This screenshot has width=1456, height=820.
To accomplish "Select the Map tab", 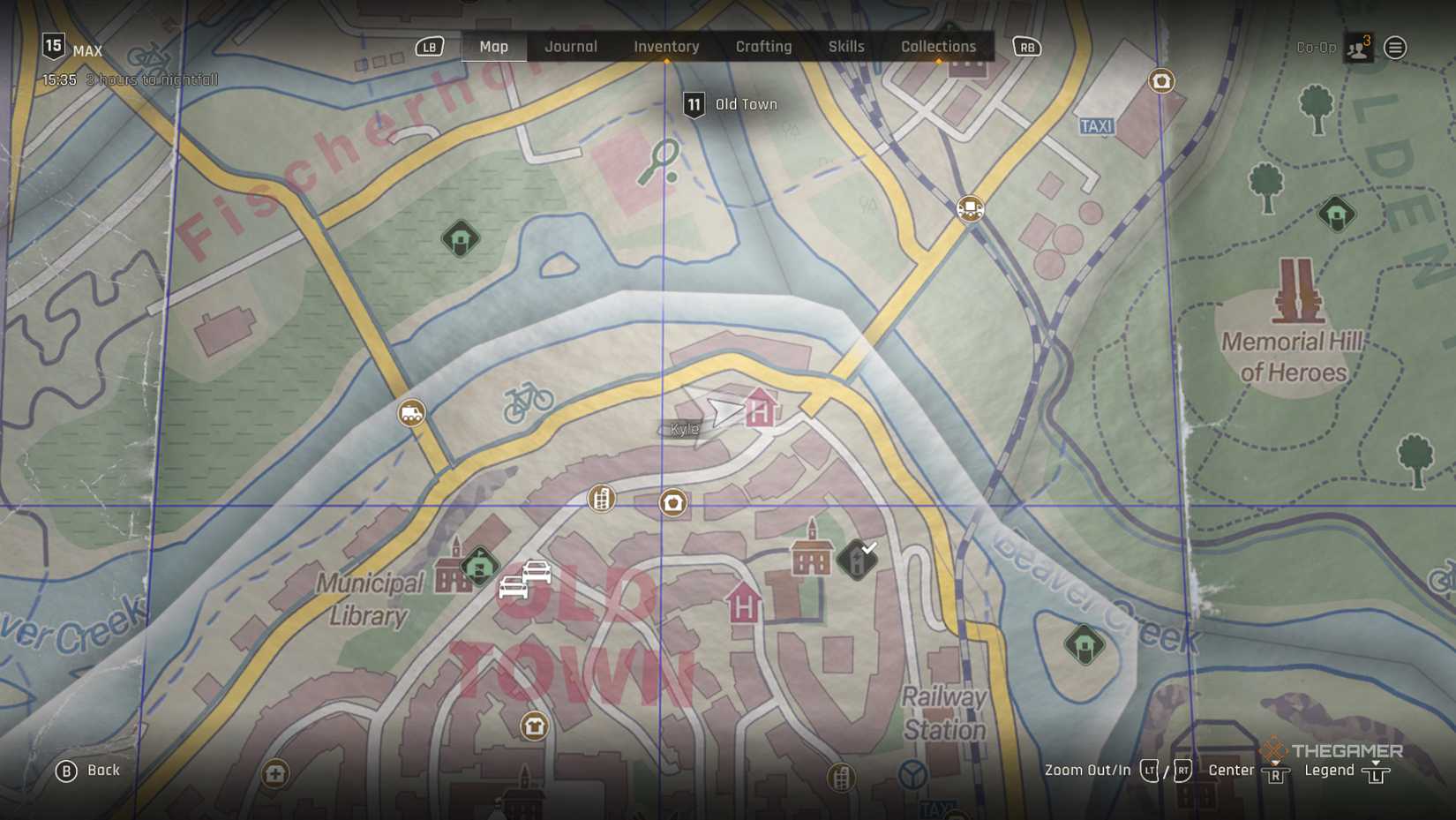I will coord(493,47).
